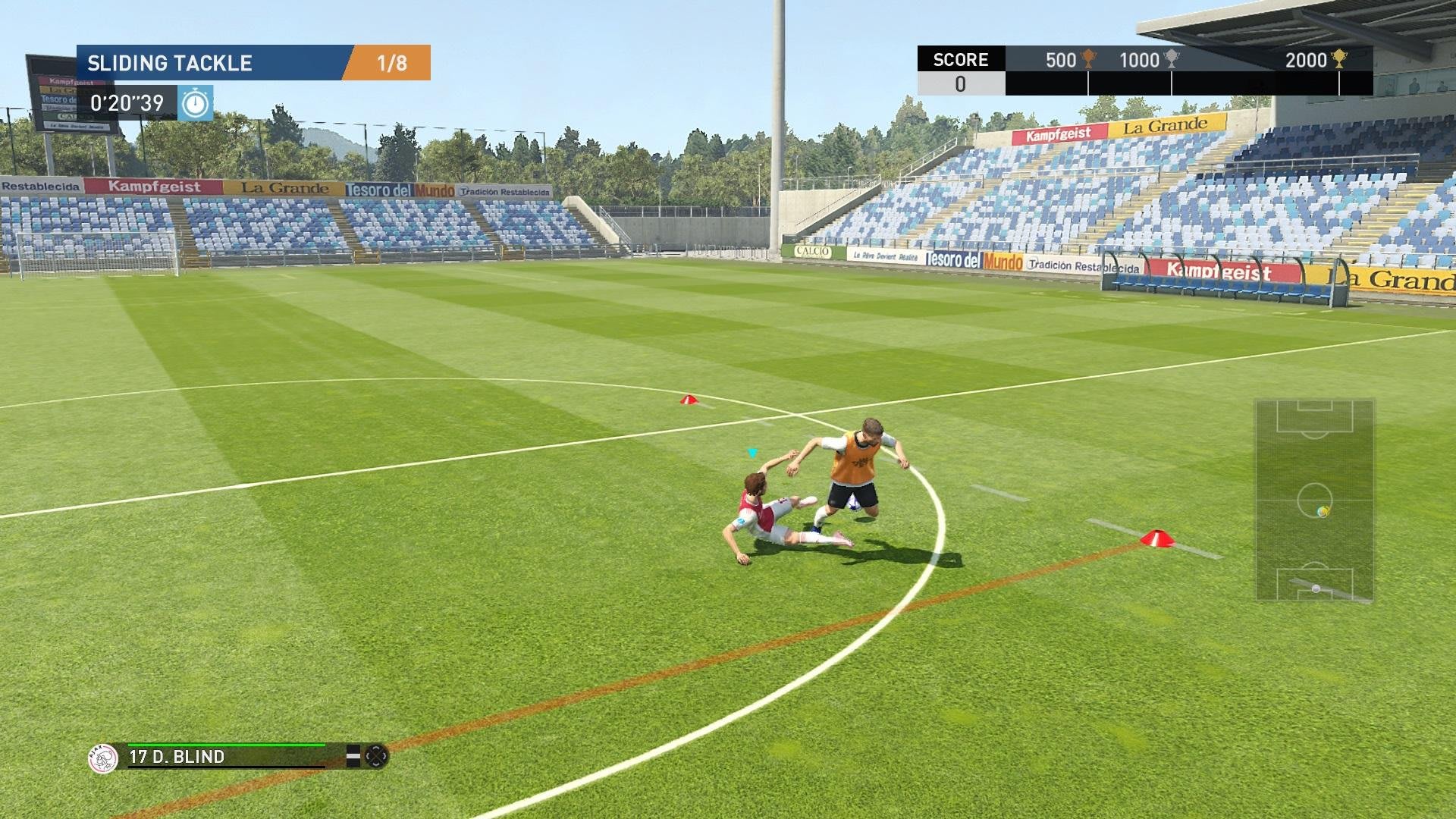
Task: Click the pitch radar minimap
Action: tap(1314, 500)
